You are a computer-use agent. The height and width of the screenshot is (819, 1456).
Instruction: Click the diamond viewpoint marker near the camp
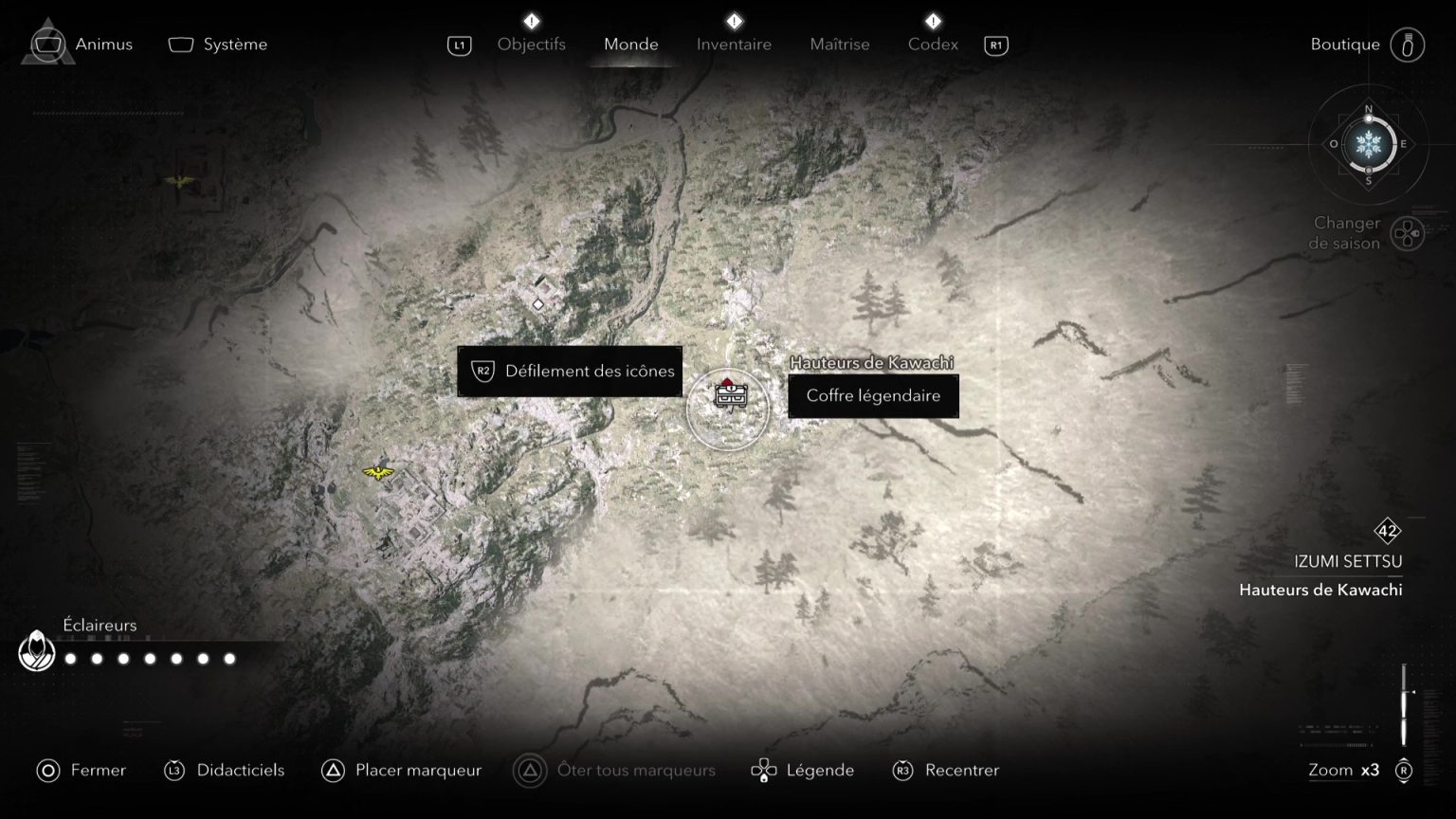(538, 304)
